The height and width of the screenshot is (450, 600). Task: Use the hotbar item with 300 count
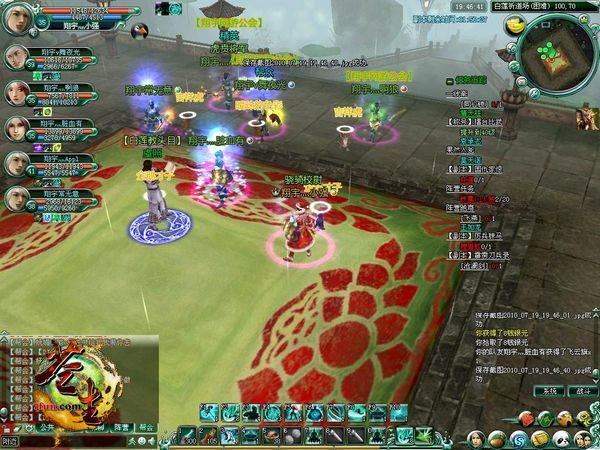pos(187,436)
